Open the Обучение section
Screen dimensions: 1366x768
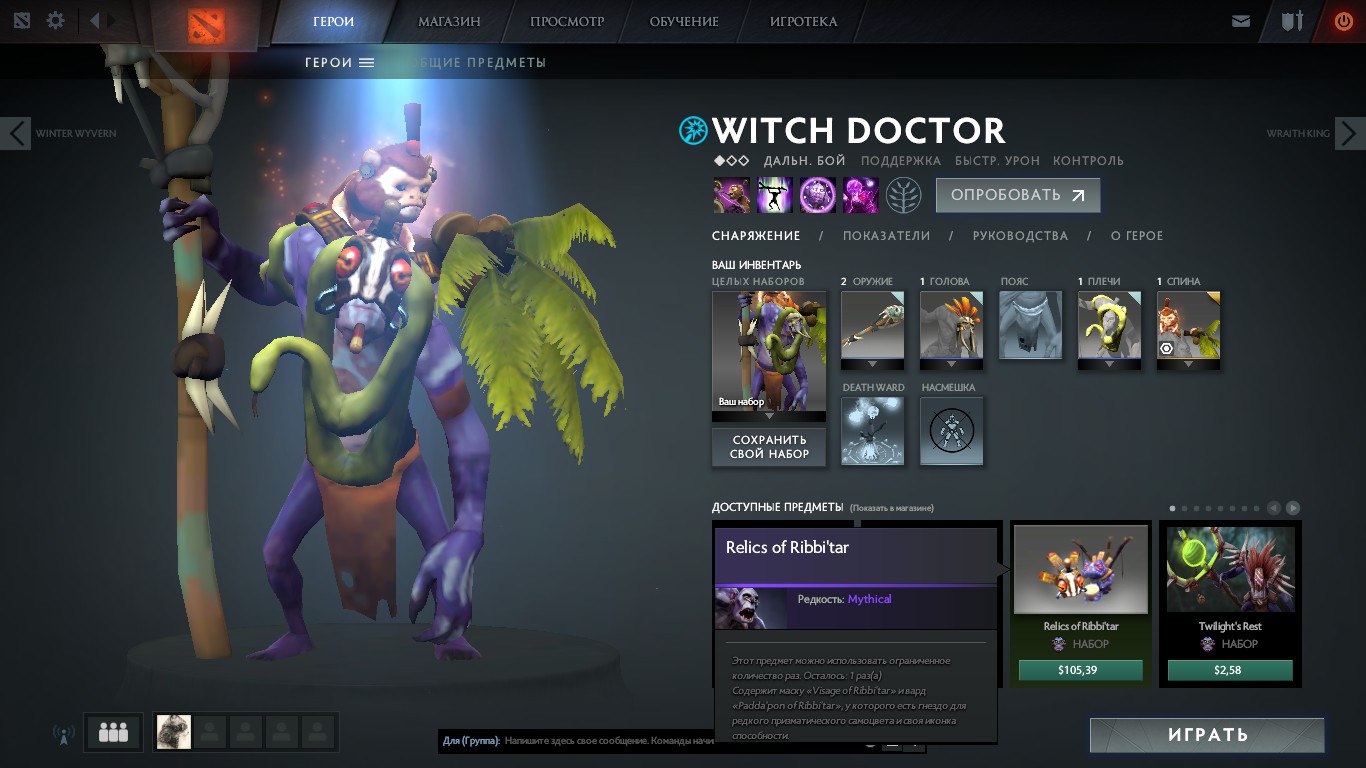(x=684, y=21)
